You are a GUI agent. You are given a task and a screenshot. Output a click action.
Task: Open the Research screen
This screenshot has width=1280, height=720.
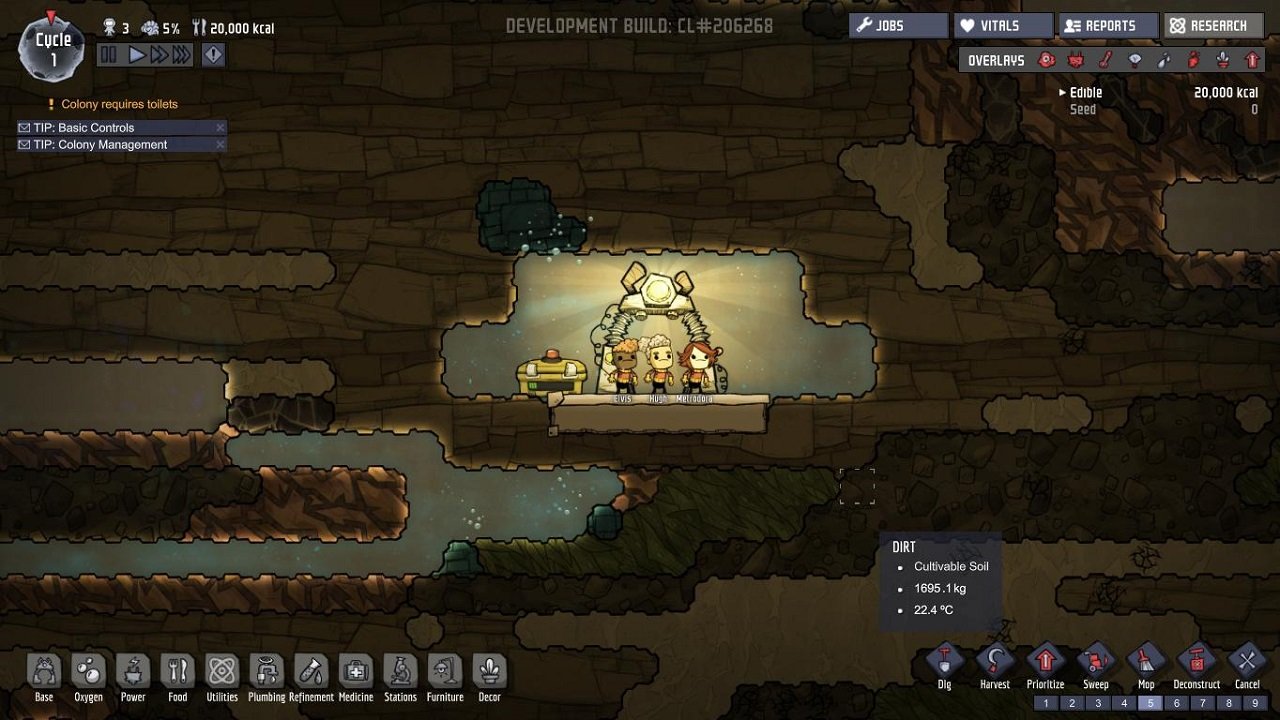(1212, 25)
